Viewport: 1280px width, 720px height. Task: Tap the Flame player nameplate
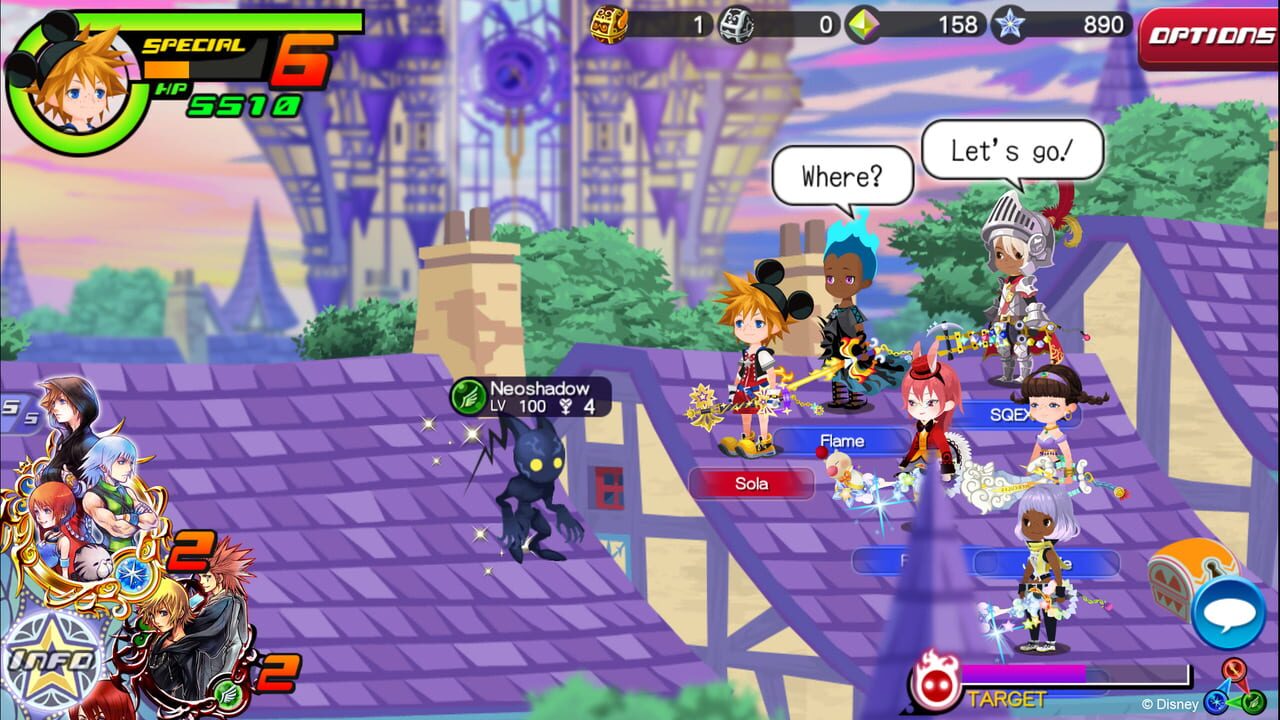tap(843, 441)
